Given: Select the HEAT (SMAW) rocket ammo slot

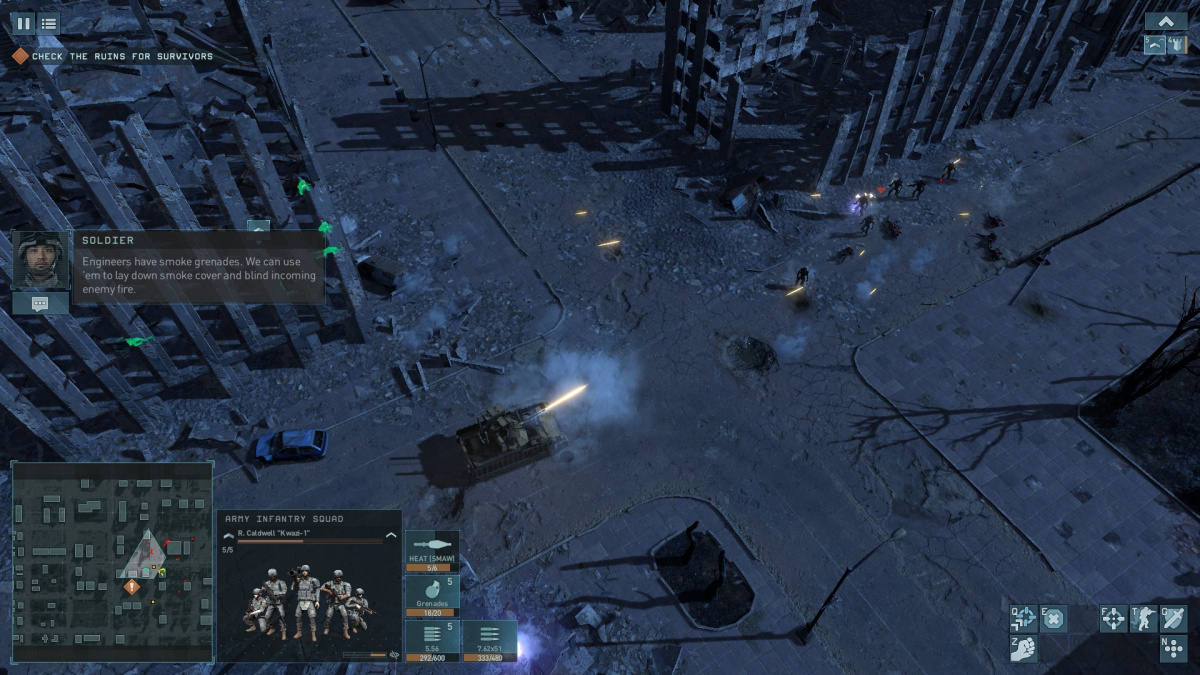Looking at the screenshot, I should (432, 552).
